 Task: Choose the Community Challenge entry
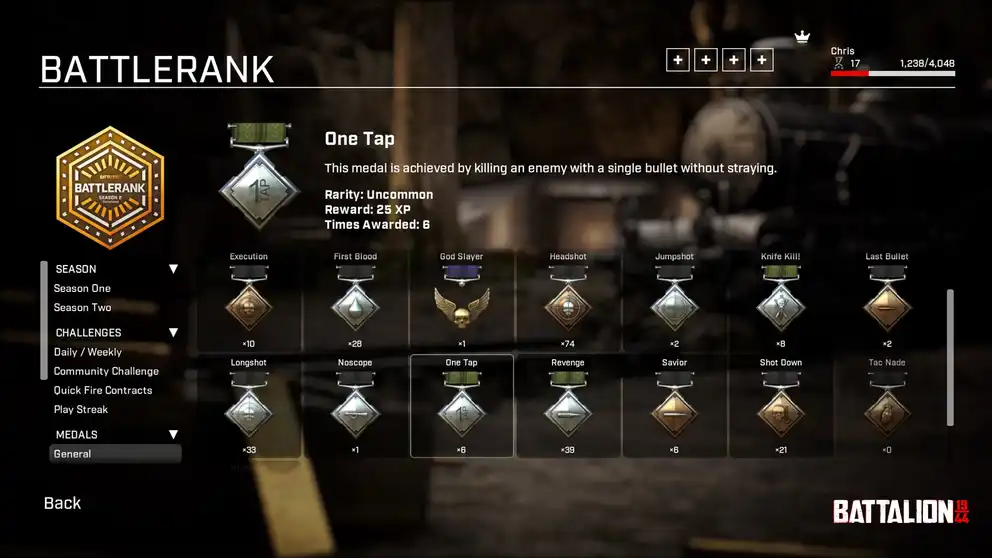[106, 371]
